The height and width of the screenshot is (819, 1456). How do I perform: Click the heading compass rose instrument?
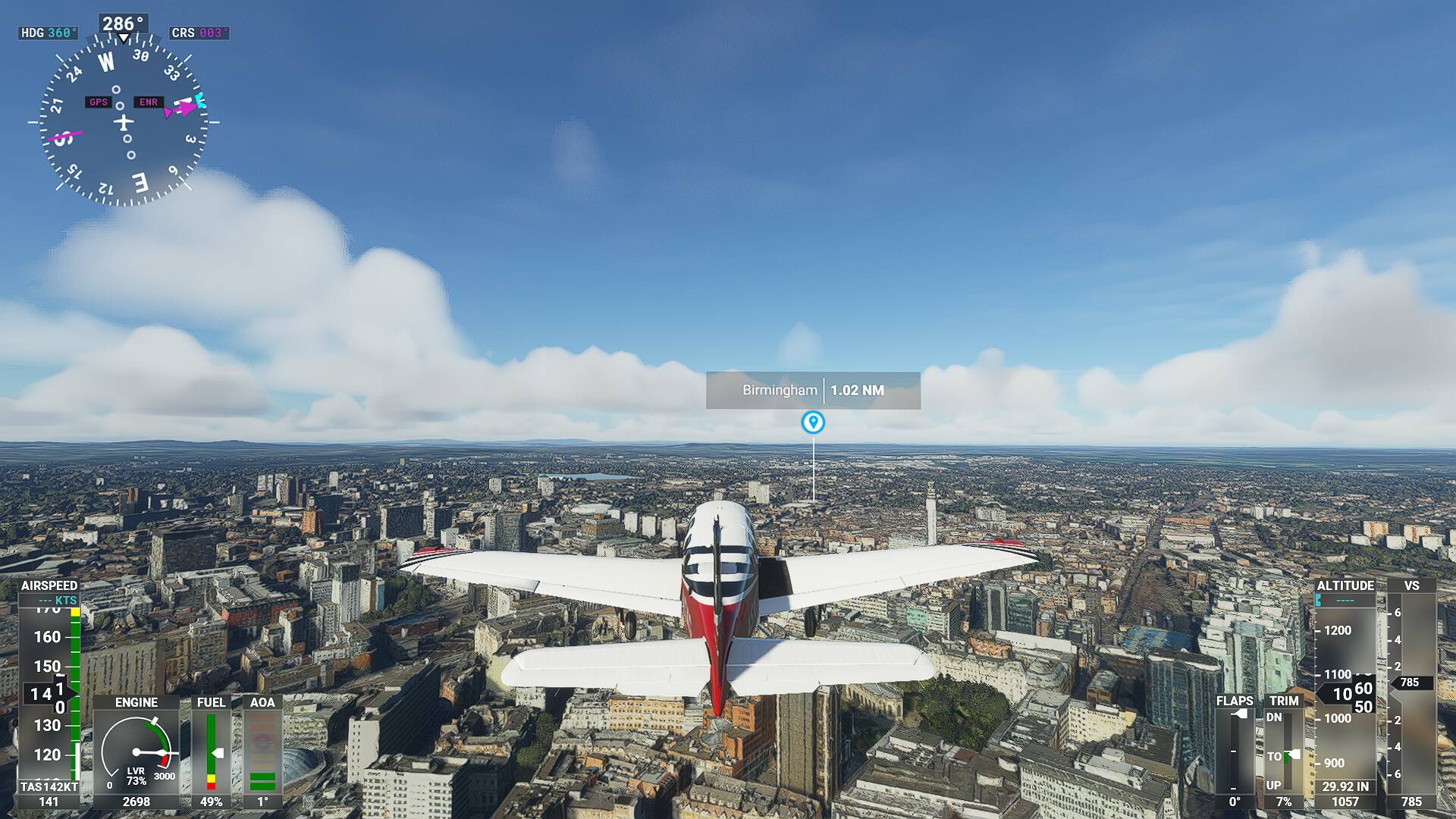pyautogui.click(x=124, y=121)
